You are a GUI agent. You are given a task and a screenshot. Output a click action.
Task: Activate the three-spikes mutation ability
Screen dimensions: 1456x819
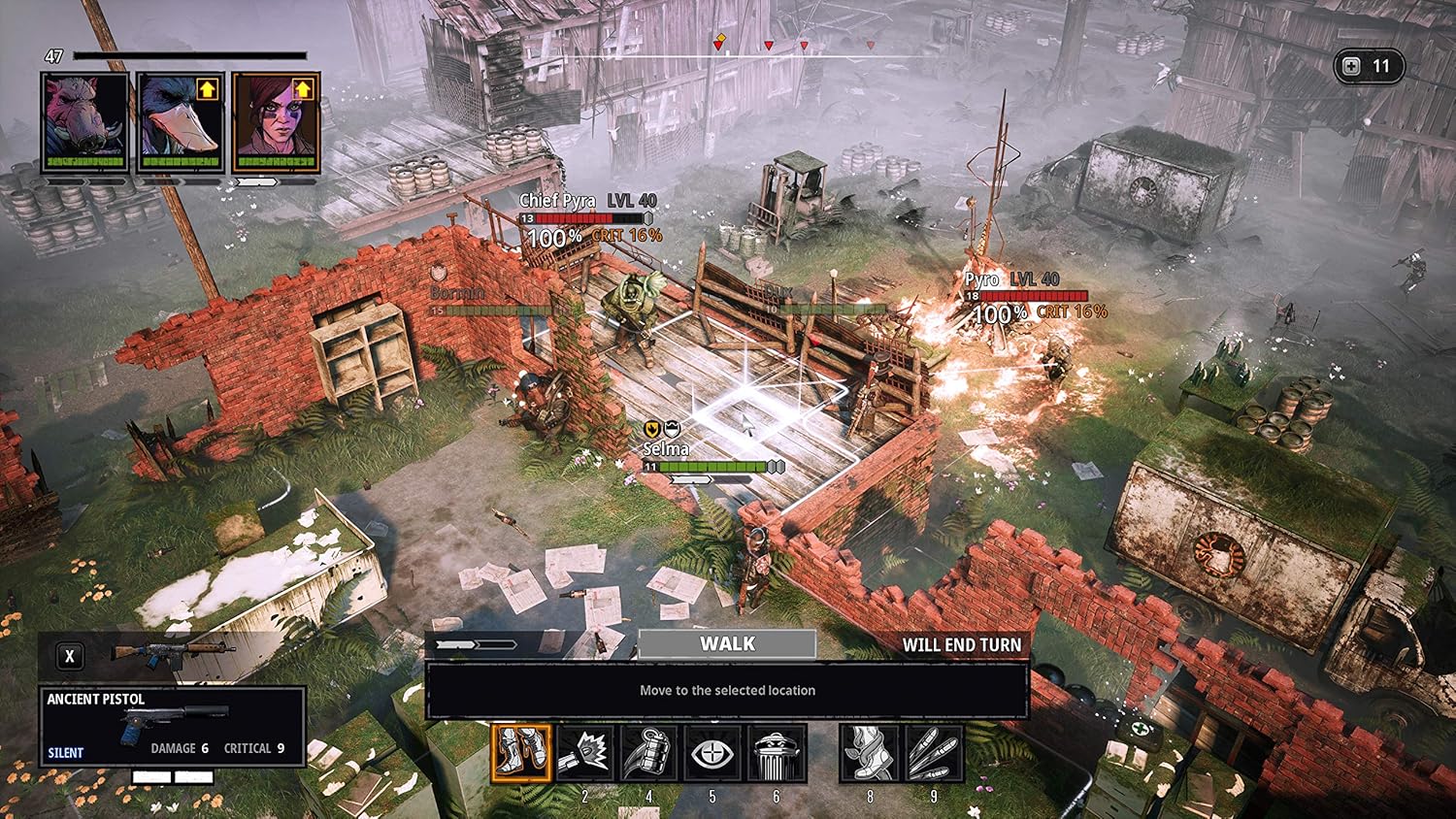click(x=933, y=753)
